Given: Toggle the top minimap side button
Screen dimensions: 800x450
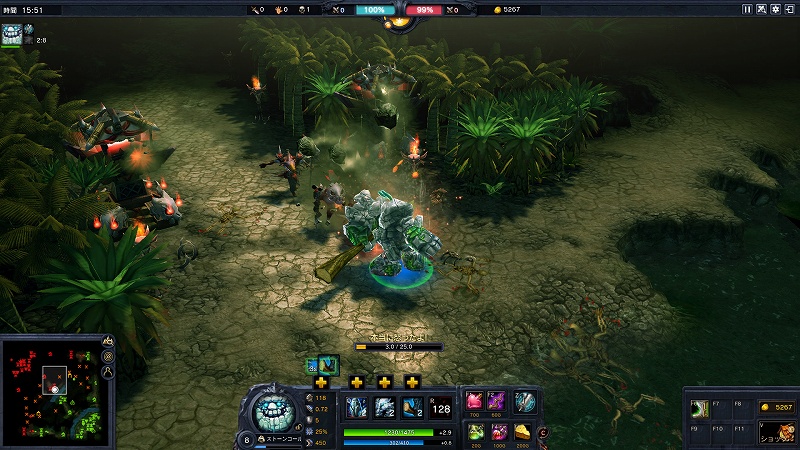Looking at the screenshot, I should (108, 341).
